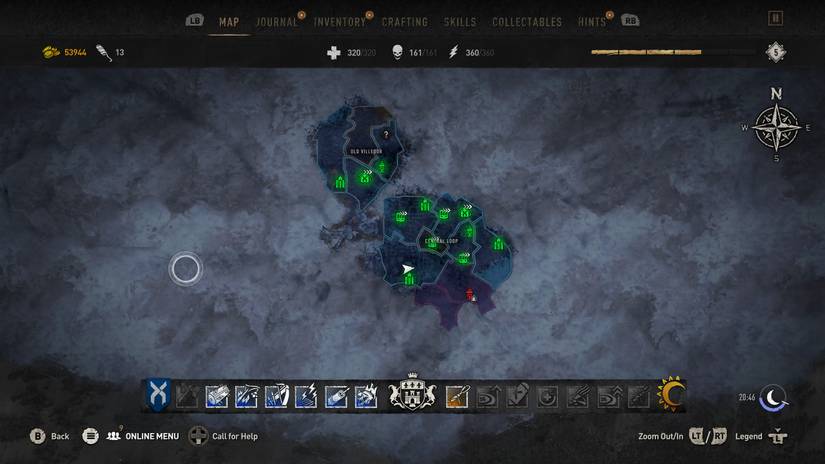This screenshot has height=464, width=825.
Task: Select the blue Survivors faction emblem
Action: click(x=158, y=395)
